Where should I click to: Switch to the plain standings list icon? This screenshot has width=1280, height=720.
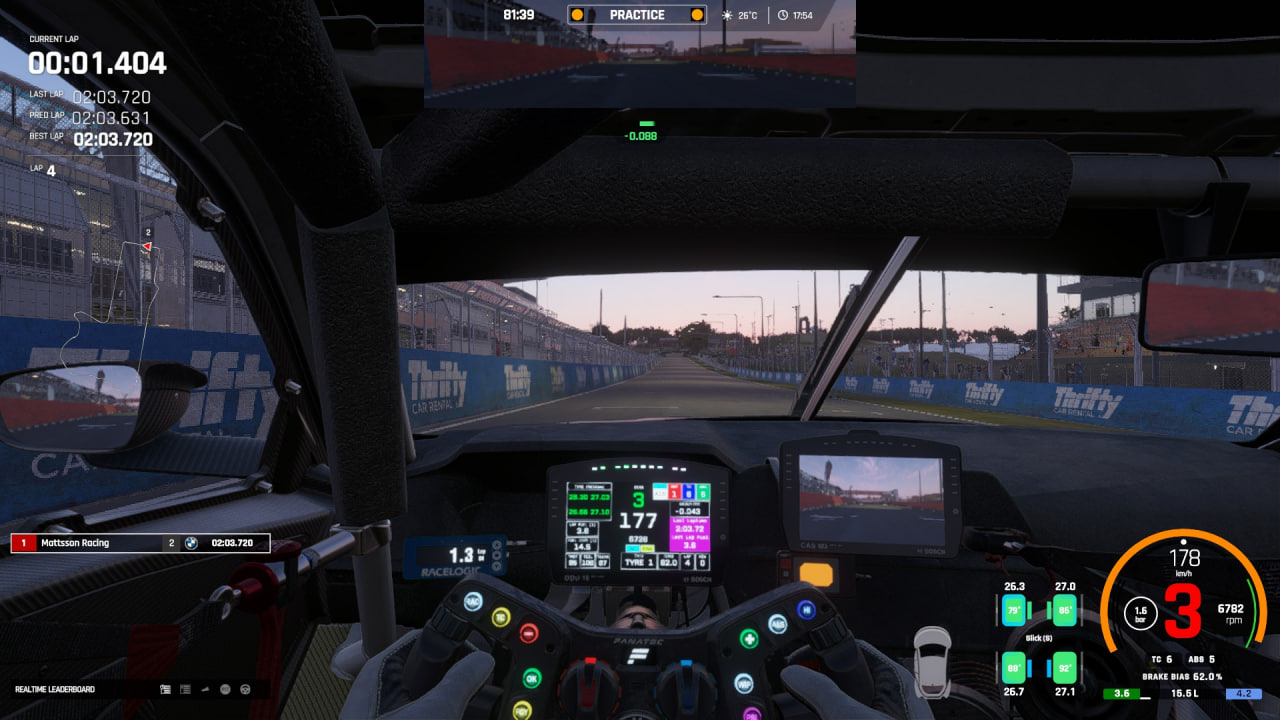coord(185,689)
